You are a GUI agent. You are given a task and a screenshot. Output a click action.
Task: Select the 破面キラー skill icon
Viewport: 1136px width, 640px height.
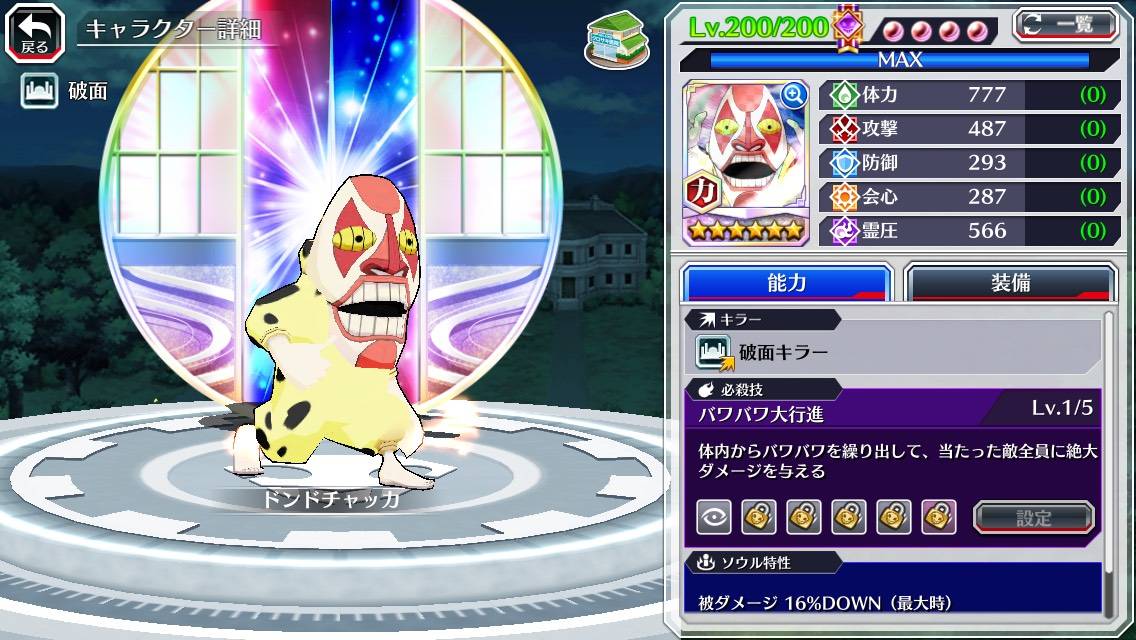point(715,352)
